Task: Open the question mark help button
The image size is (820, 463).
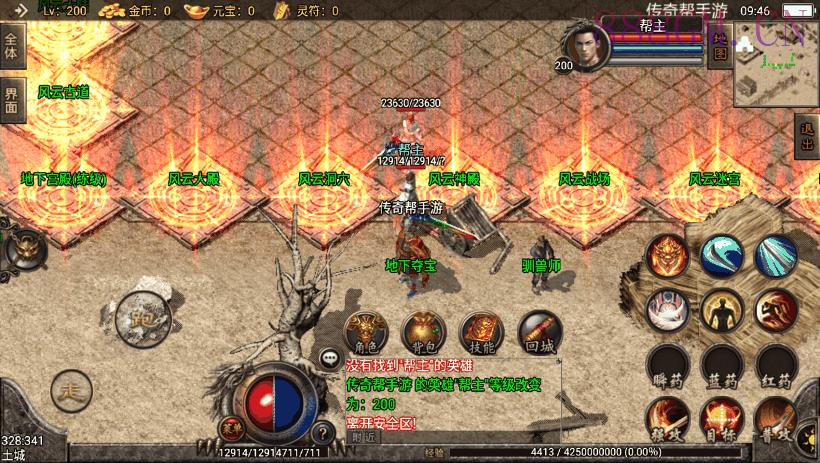Action: tap(322, 433)
